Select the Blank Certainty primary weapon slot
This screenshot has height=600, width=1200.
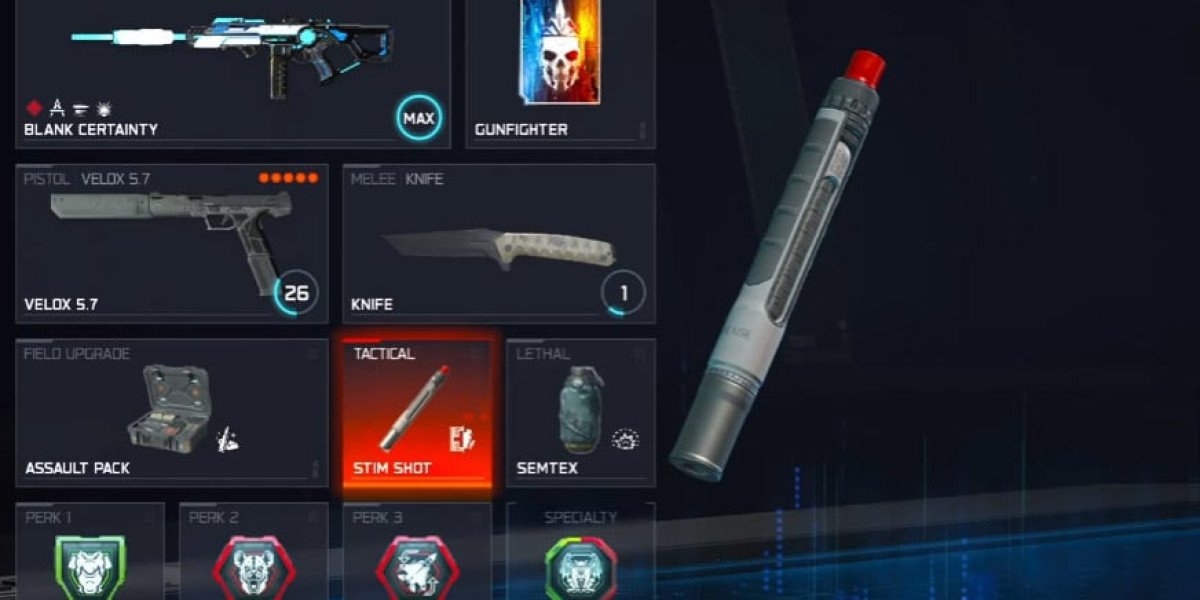[x=232, y=70]
